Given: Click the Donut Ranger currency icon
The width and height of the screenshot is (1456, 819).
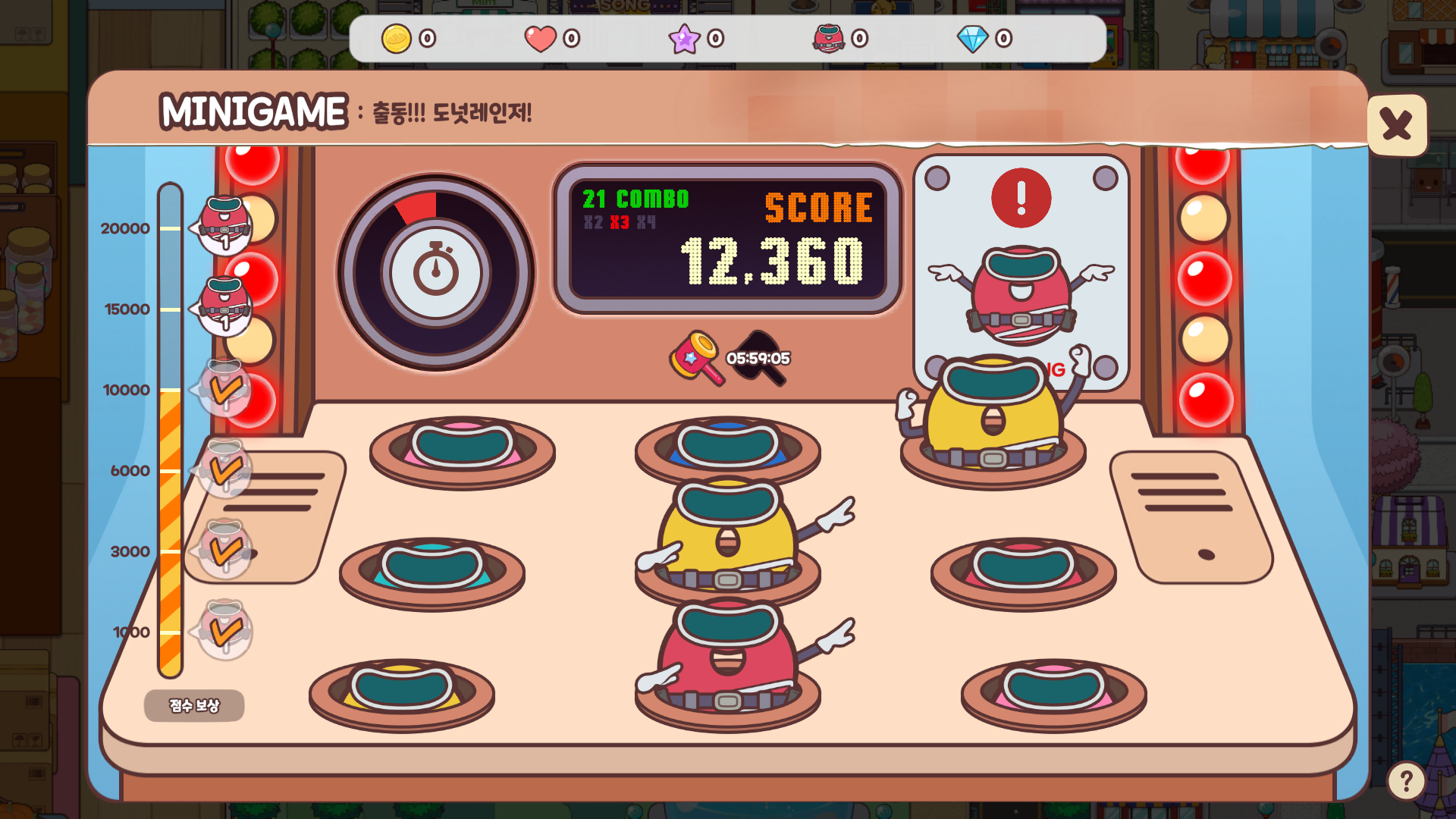Looking at the screenshot, I should click(828, 37).
